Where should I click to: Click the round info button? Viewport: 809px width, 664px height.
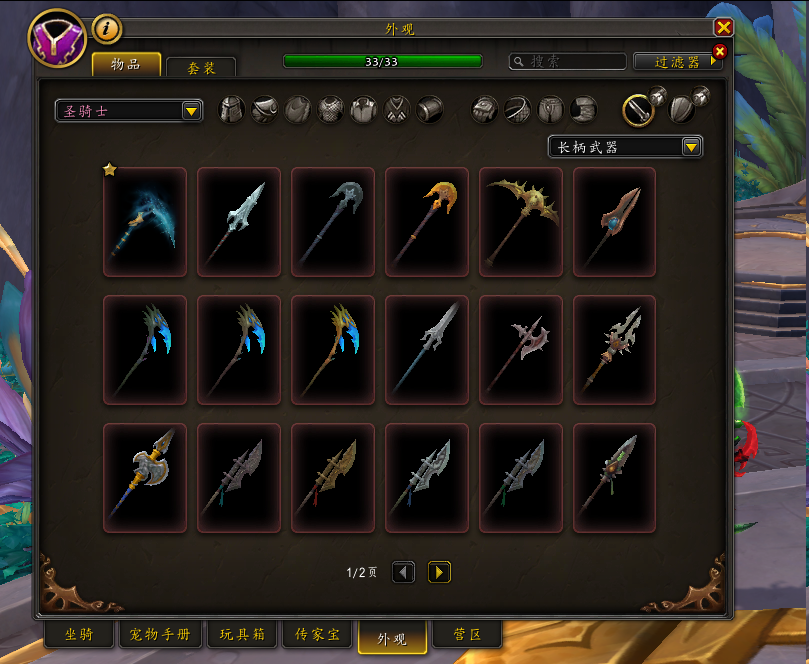click(x=106, y=29)
